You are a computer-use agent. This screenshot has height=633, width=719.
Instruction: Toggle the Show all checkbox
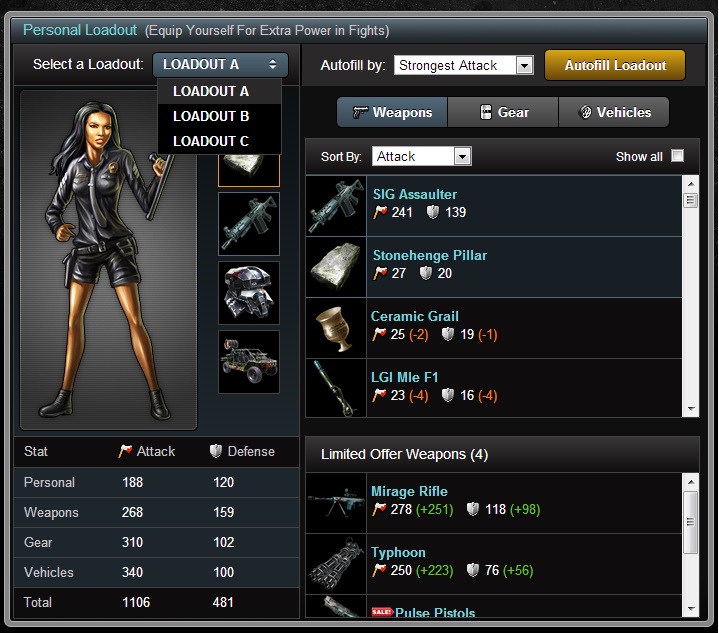tap(677, 156)
